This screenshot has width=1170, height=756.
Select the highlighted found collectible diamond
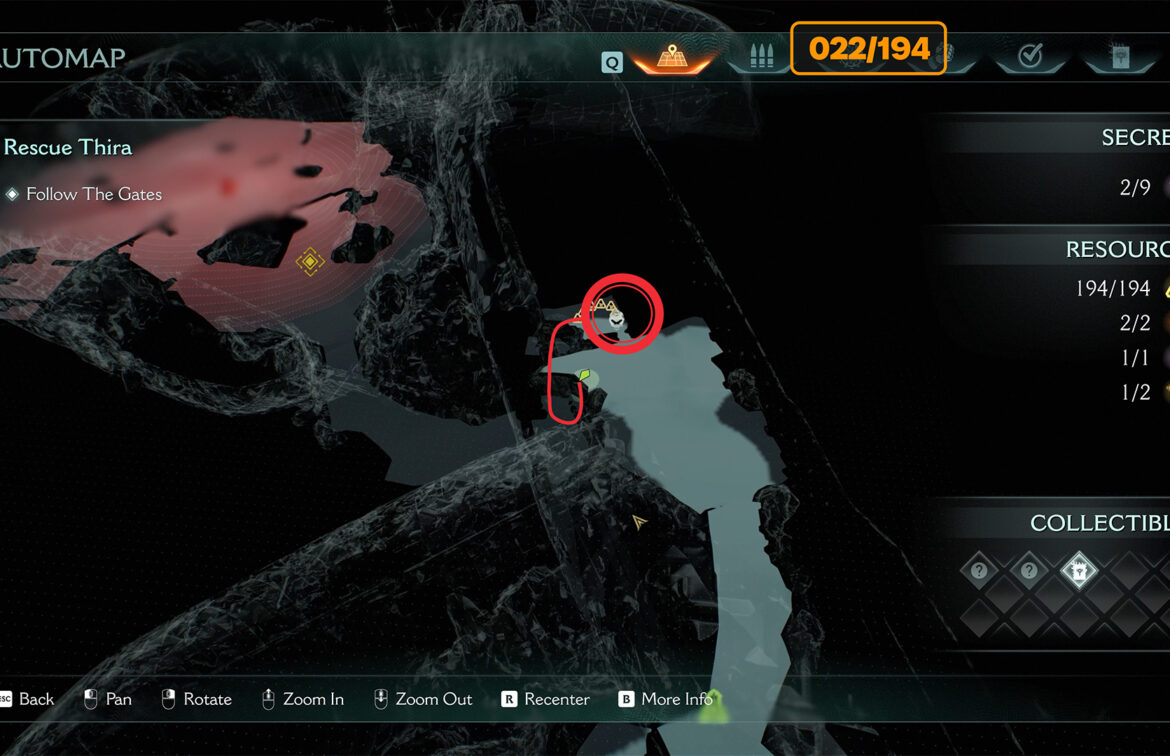pos(1079,572)
